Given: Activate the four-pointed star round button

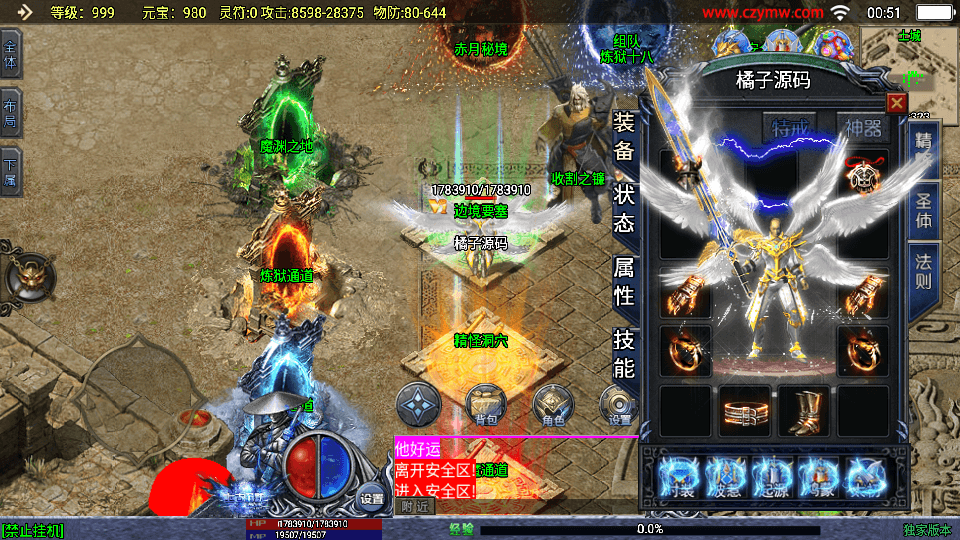Looking at the screenshot, I should click(x=418, y=405).
